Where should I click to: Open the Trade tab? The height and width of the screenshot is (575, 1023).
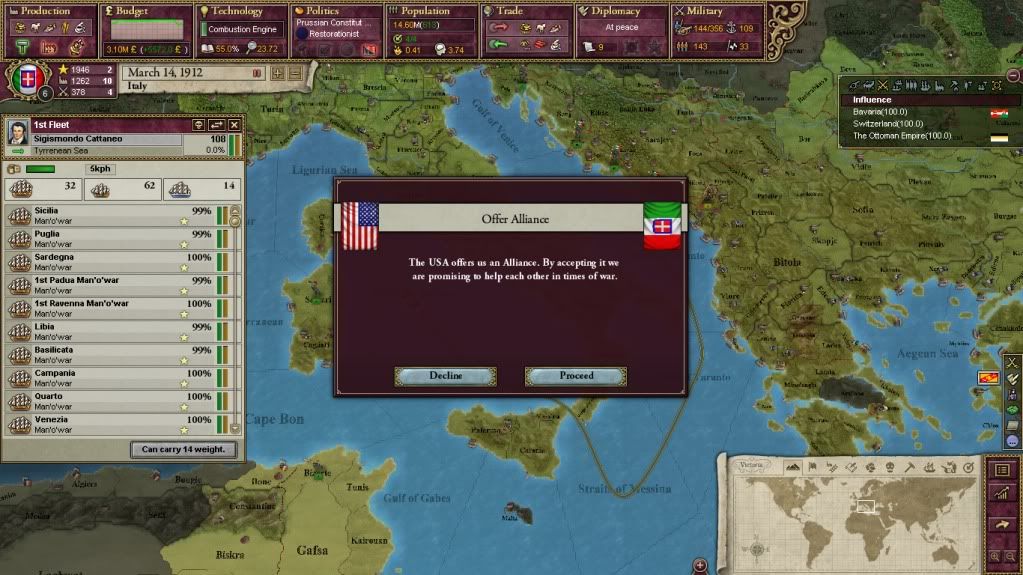pyautogui.click(x=527, y=12)
